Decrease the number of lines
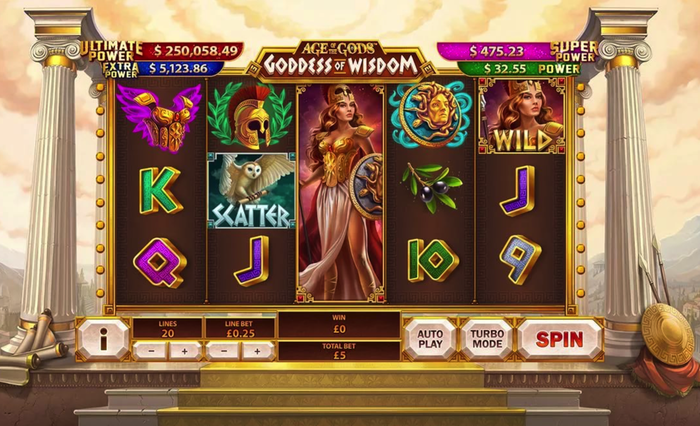 150,351
